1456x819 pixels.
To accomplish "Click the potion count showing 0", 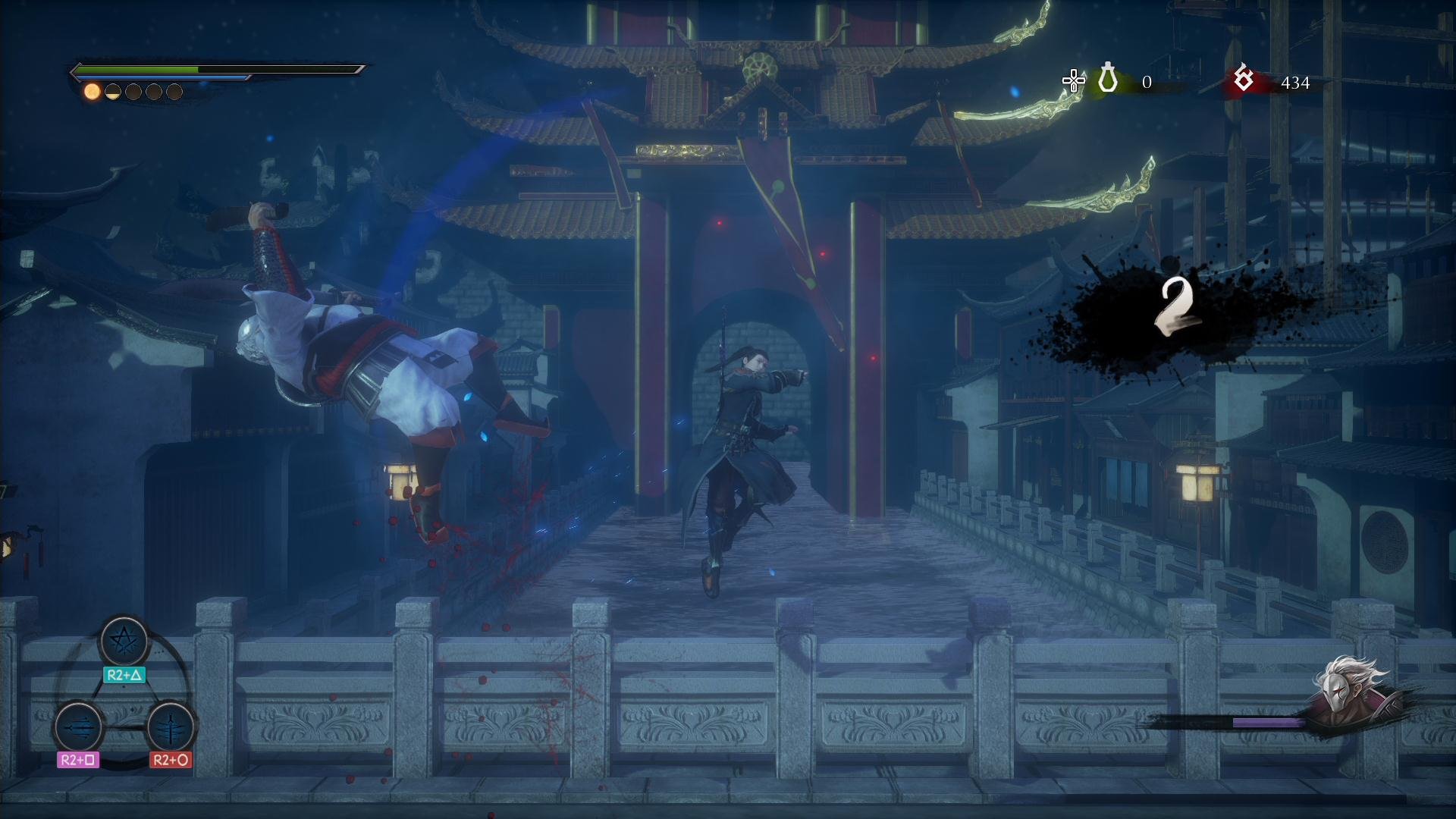I will 1147,83.
